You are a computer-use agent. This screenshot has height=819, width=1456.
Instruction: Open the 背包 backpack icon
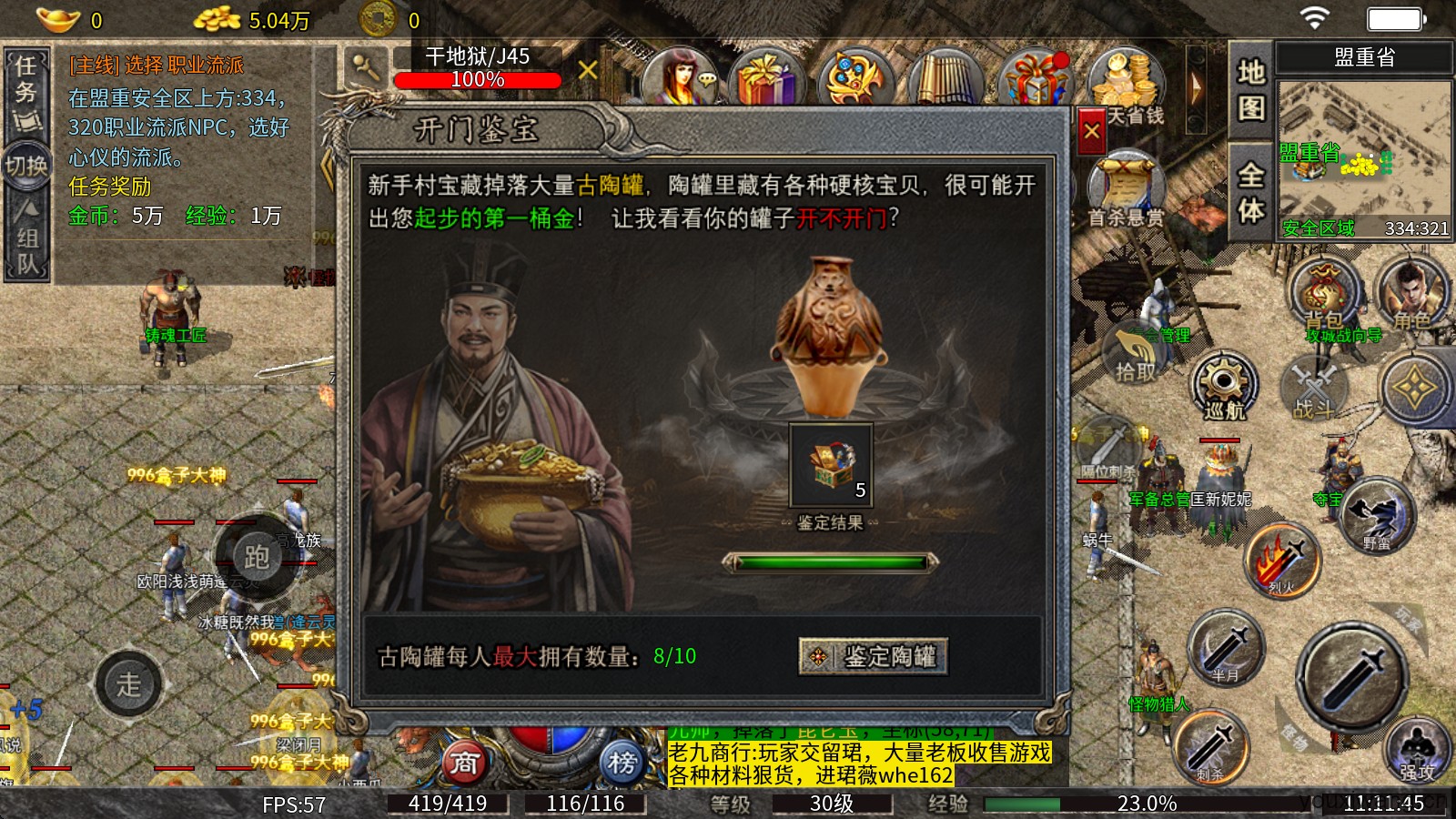[x=1323, y=294]
